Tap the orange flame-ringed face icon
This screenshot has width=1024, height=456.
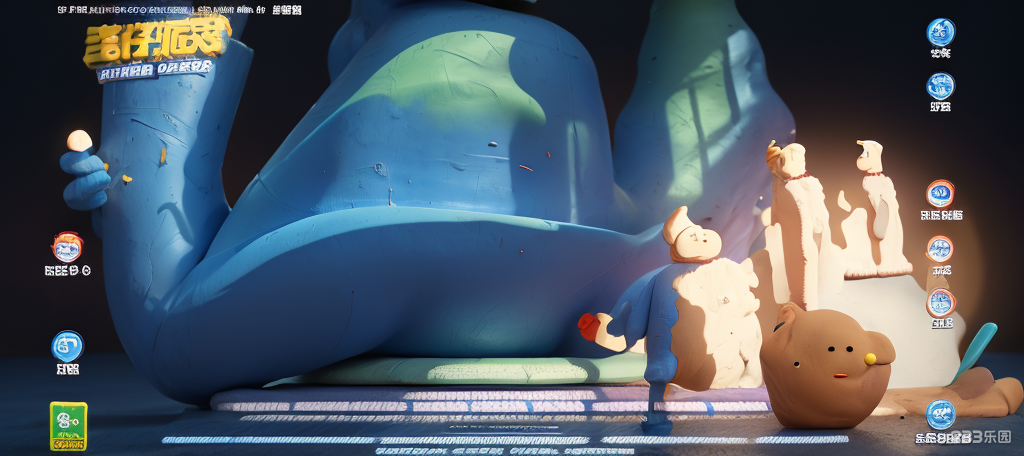click(x=67, y=246)
